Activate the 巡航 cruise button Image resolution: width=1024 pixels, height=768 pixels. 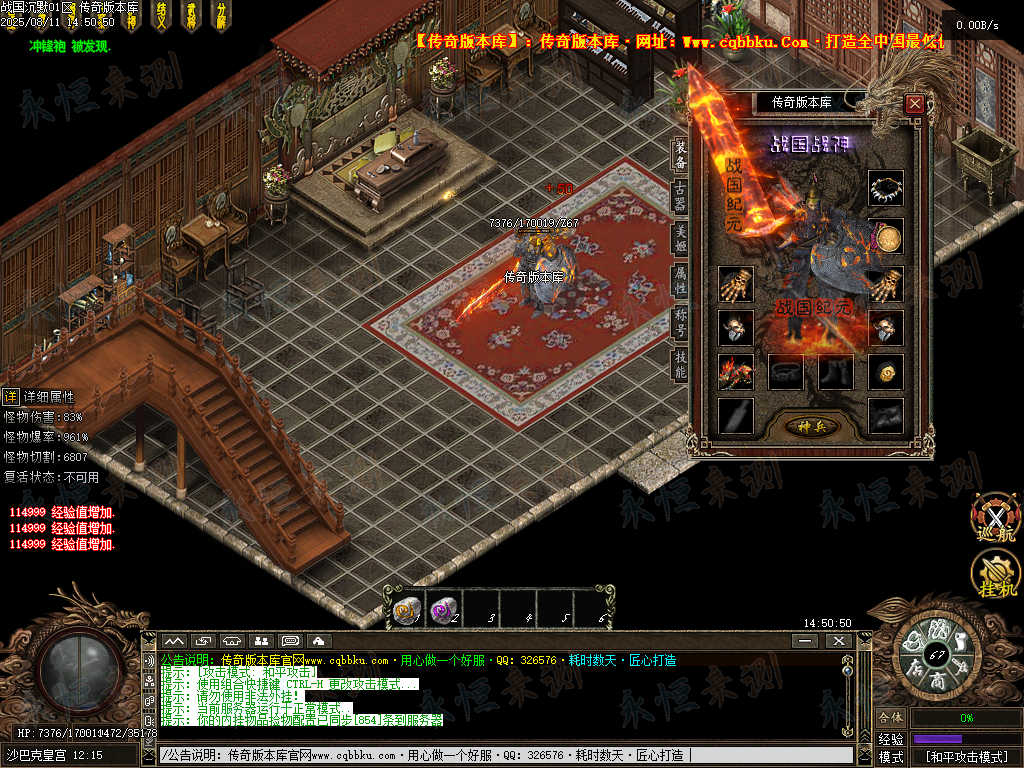(x=995, y=518)
